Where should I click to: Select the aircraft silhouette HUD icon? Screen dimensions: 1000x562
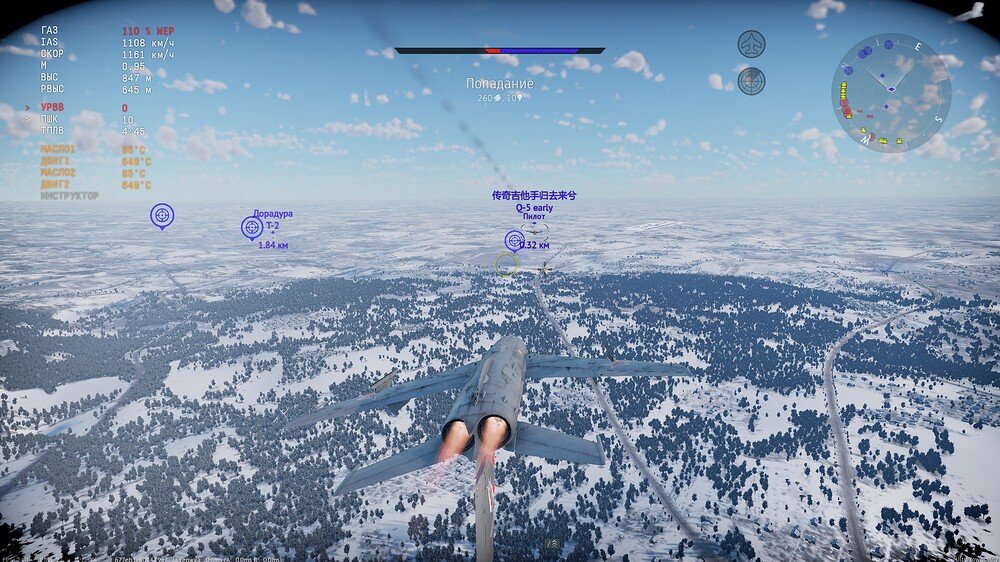[x=751, y=44]
